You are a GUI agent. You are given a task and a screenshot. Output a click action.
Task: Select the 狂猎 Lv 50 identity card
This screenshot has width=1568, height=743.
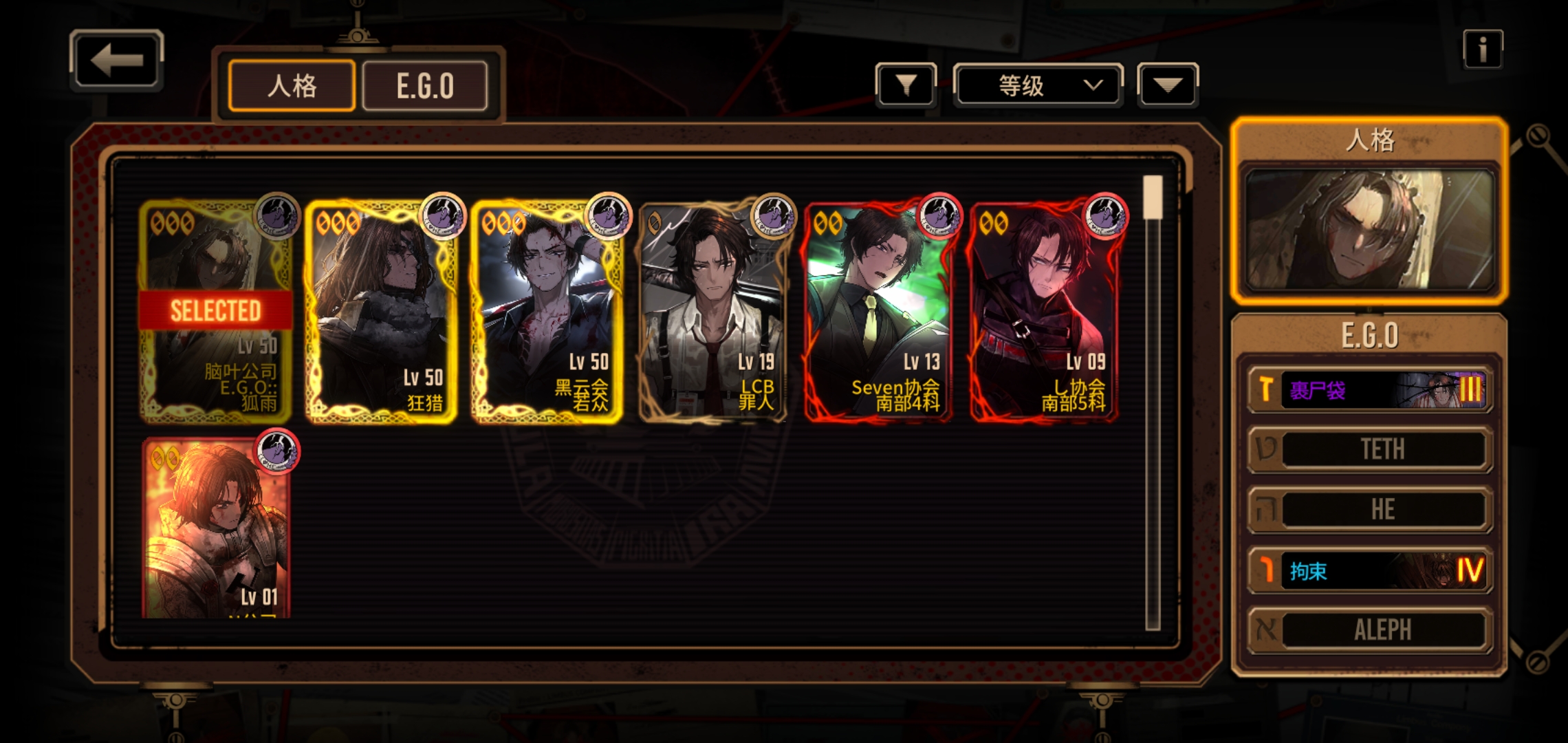tap(380, 312)
